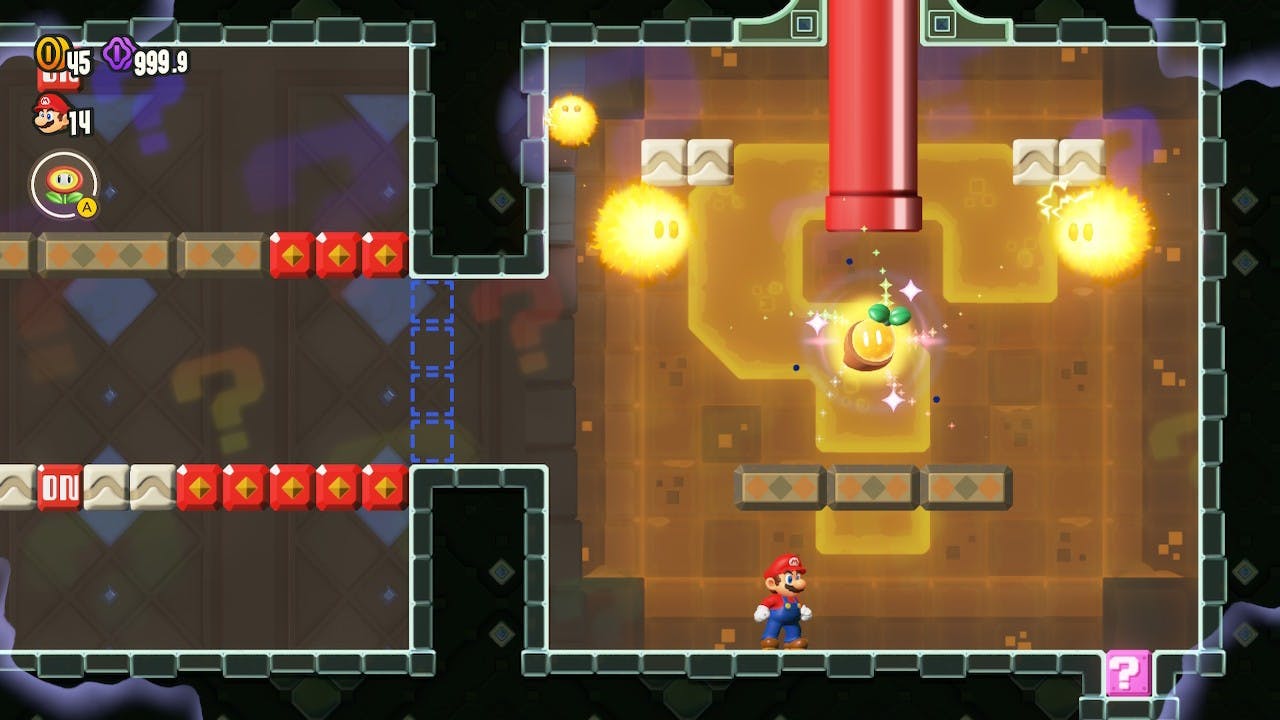This screenshot has width=1280, height=720.
Task: Select the stored Fire Flower item slot
Action: pos(64,184)
